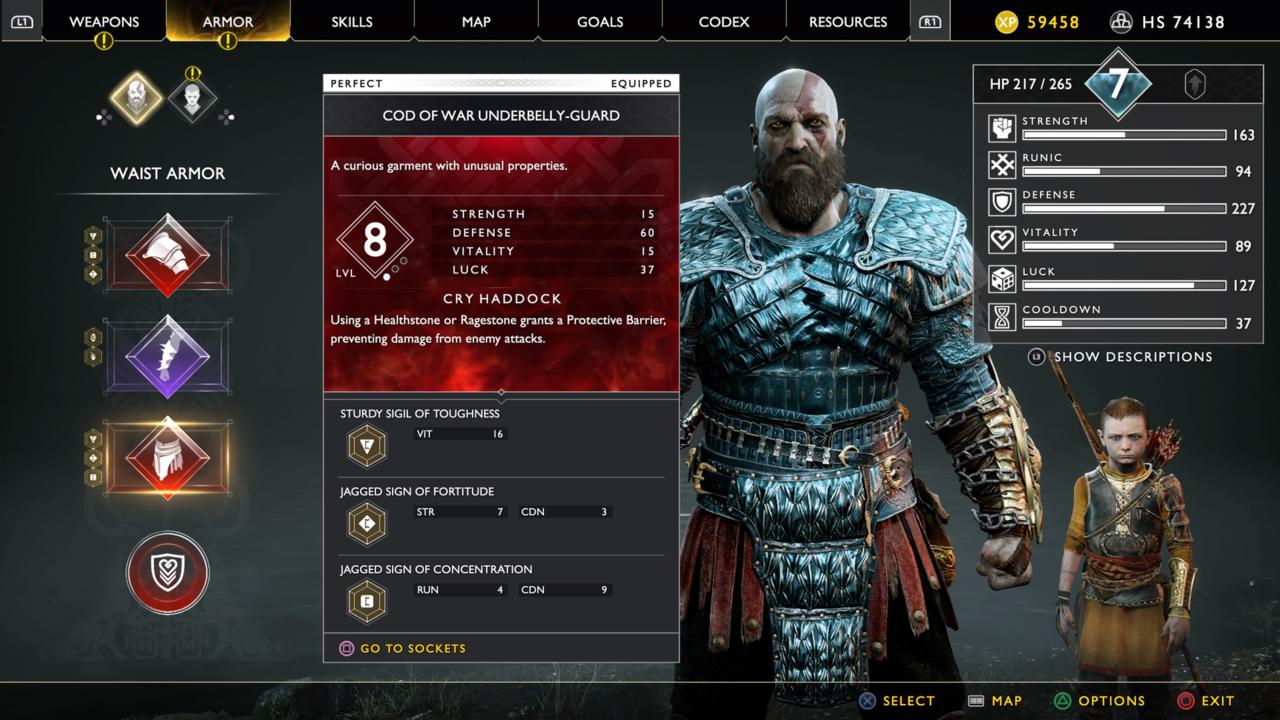Click the Sturdy Sigil of Toughness enchantment icon
This screenshot has width=1280, height=720.
pyautogui.click(x=366, y=445)
